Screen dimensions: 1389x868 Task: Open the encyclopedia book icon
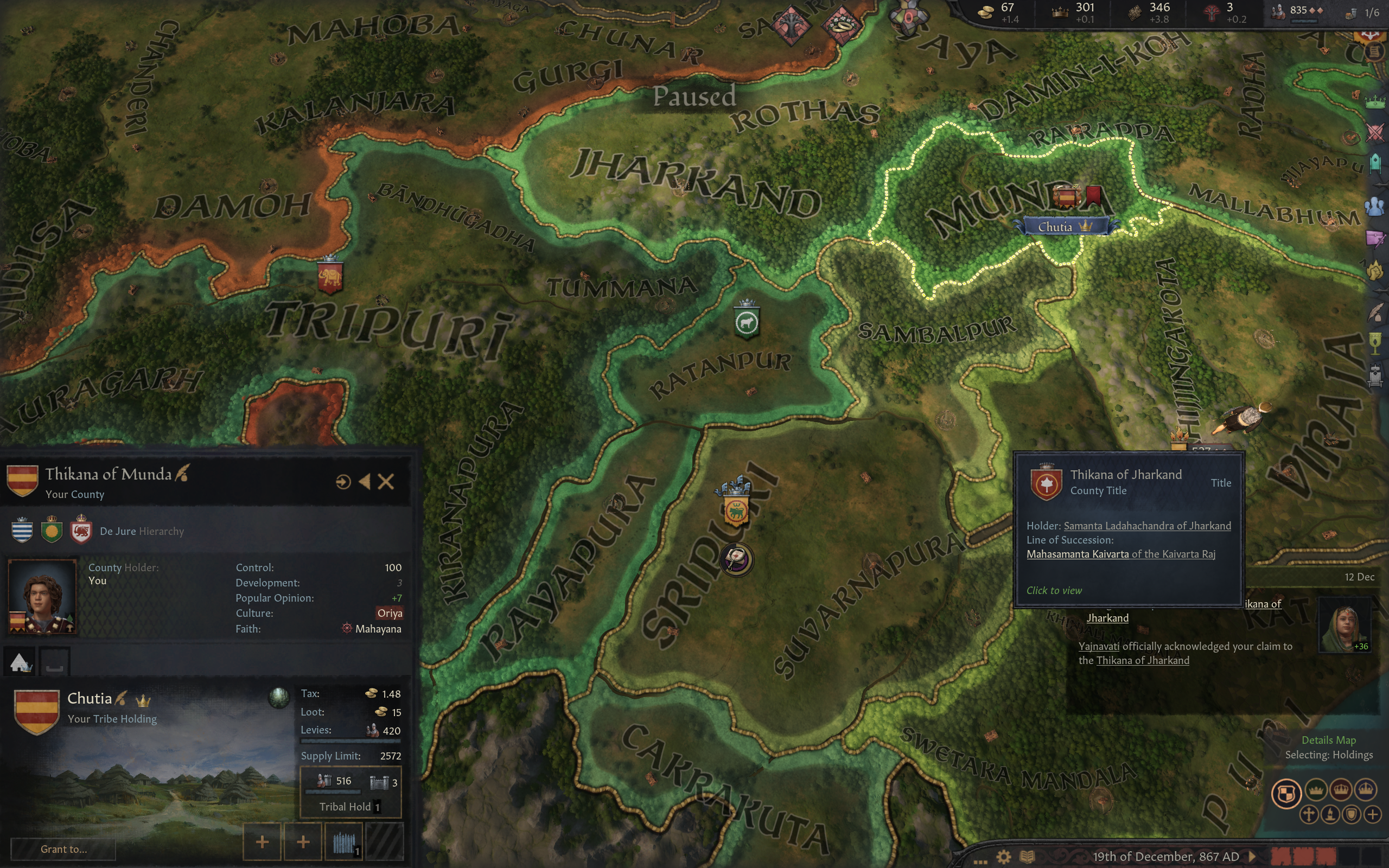tap(1027, 857)
